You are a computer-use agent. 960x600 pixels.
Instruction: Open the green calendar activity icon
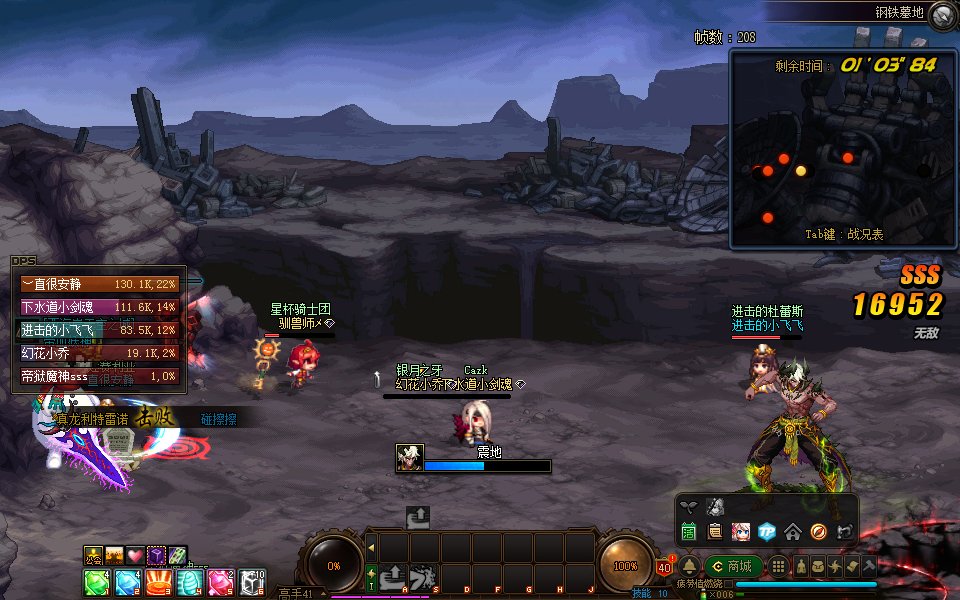[x=689, y=531]
